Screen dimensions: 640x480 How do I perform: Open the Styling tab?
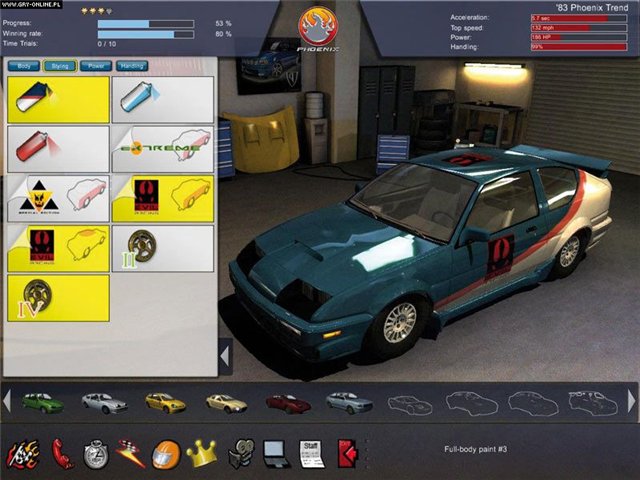tap(61, 66)
